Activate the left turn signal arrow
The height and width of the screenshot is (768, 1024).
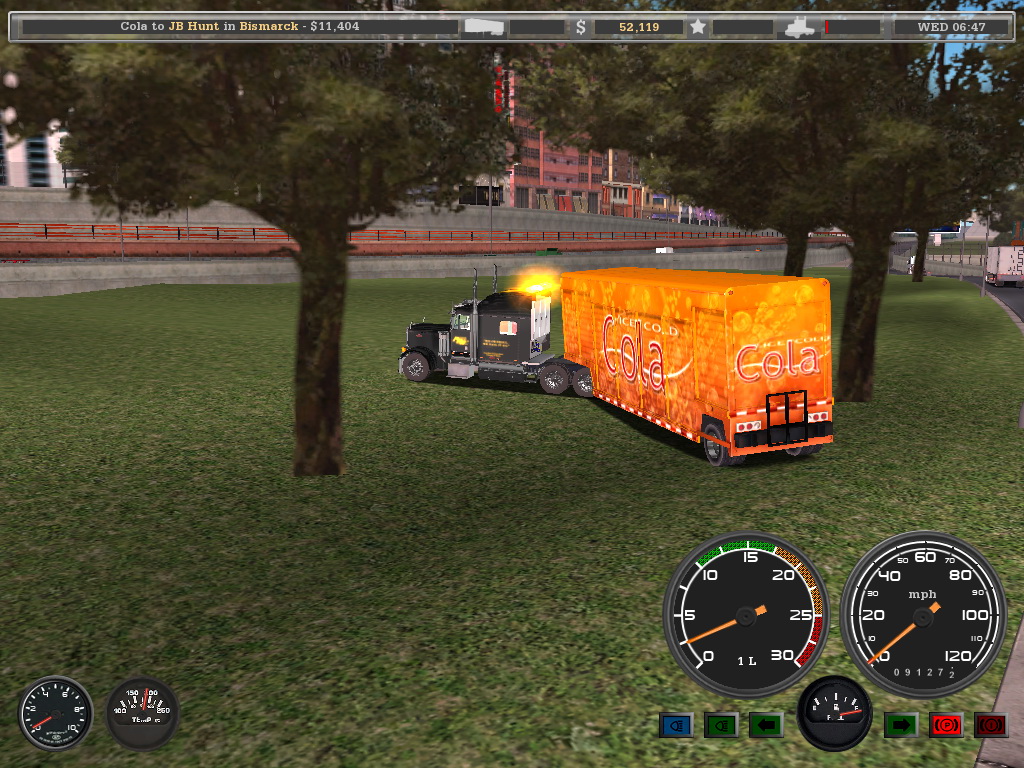[x=766, y=725]
